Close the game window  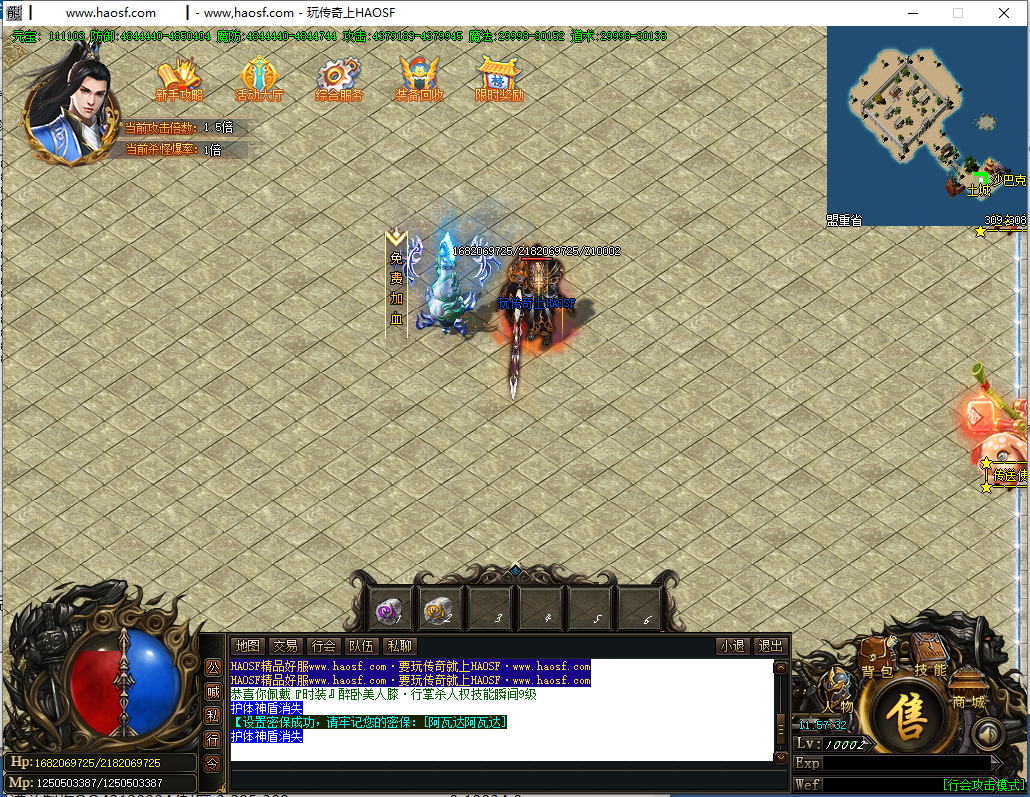click(1004, 13)
